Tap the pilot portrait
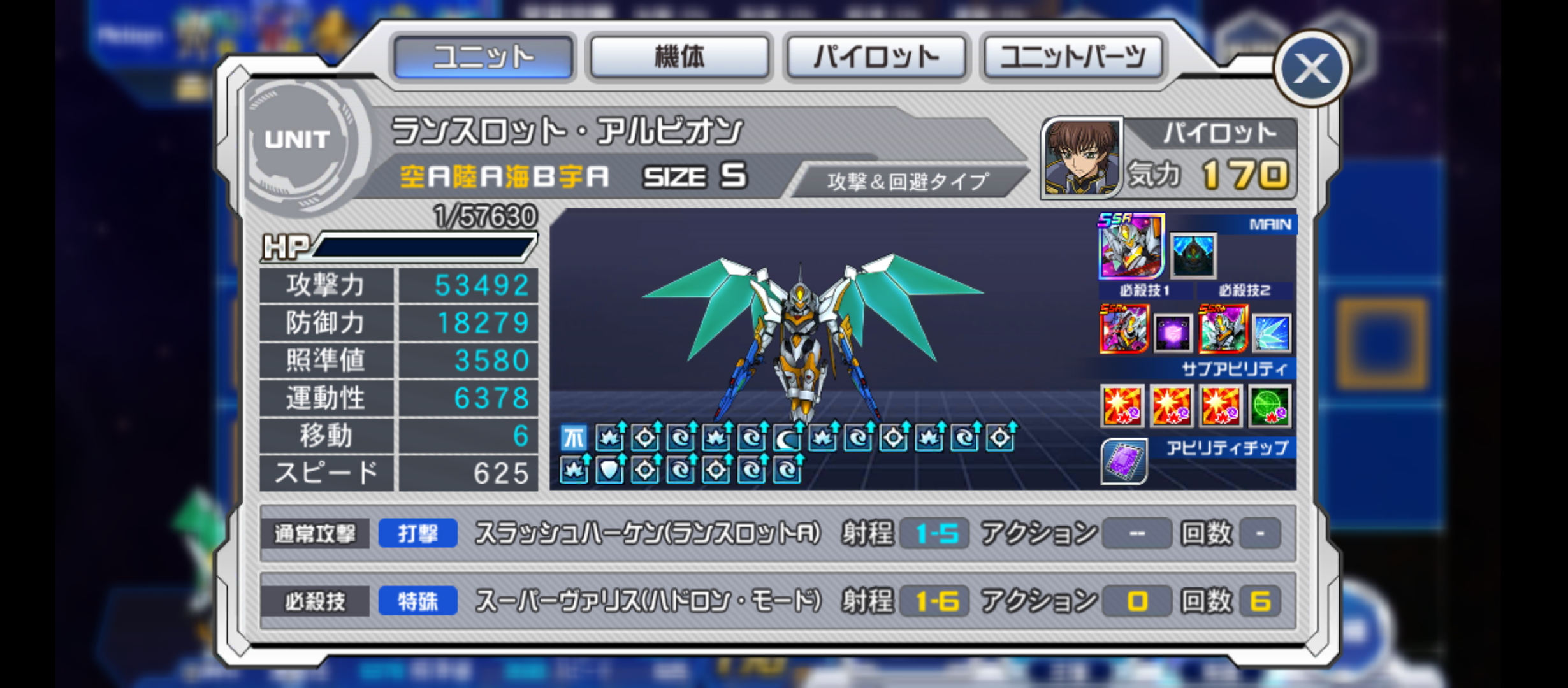Image resolution: width=1568 pixels, height=688 pixels. click(1081, 157)
